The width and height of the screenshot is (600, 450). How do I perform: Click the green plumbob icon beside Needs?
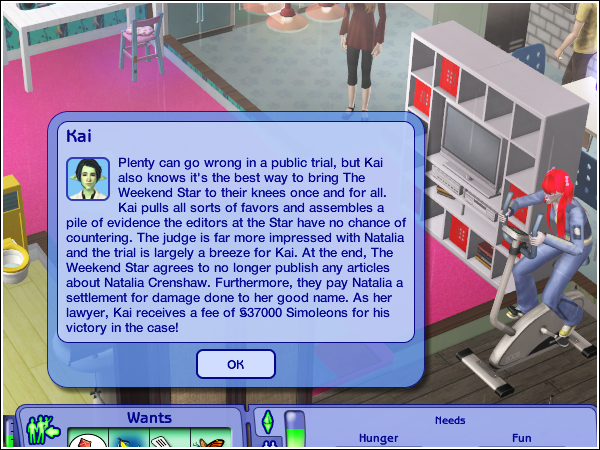pos(268,421)
